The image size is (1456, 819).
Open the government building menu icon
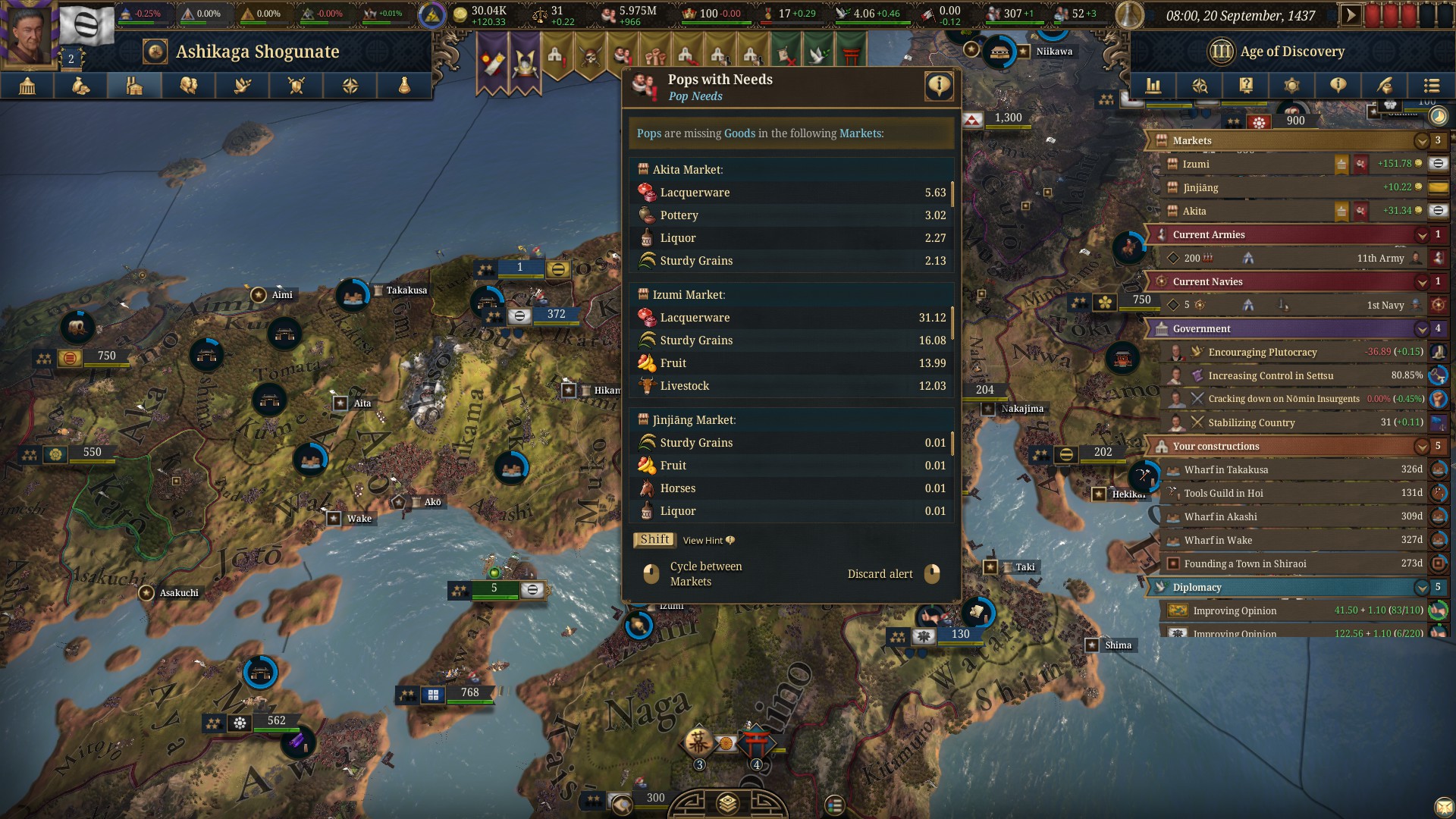27,86
